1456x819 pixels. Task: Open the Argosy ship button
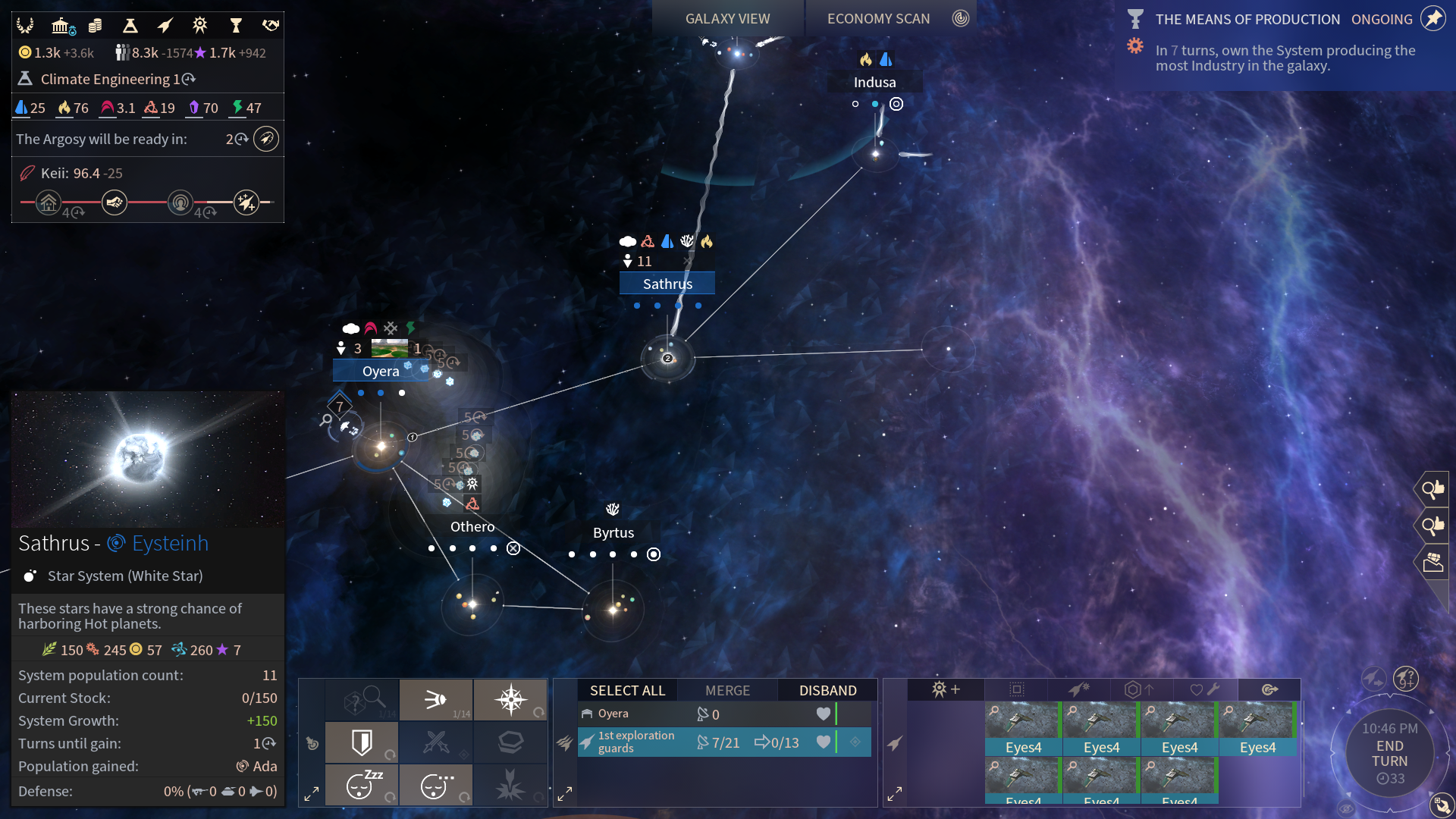pyautogui.click(x=266, y=139)
